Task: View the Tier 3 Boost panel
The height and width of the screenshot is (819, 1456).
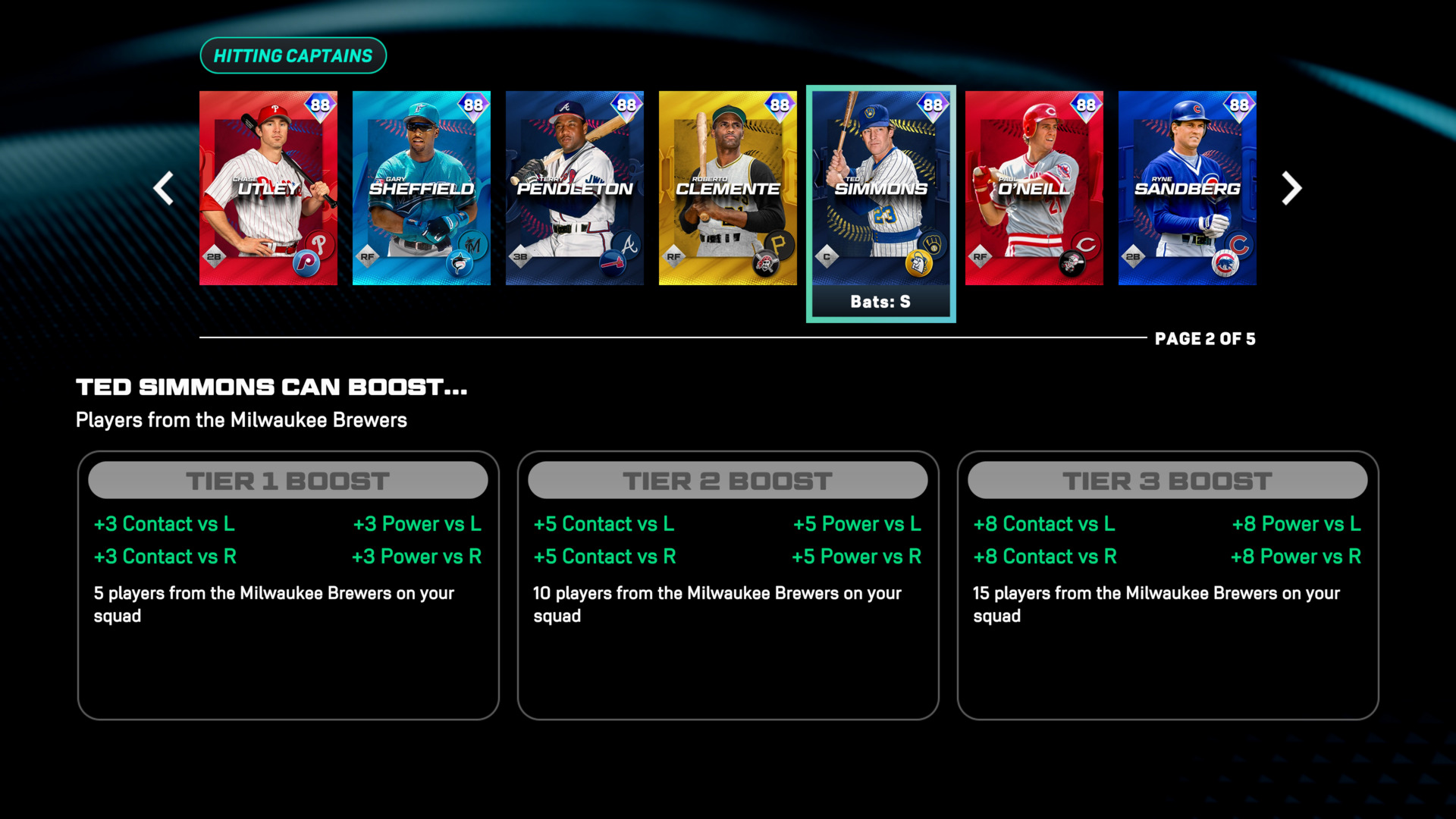Action: coord(1168,585)
